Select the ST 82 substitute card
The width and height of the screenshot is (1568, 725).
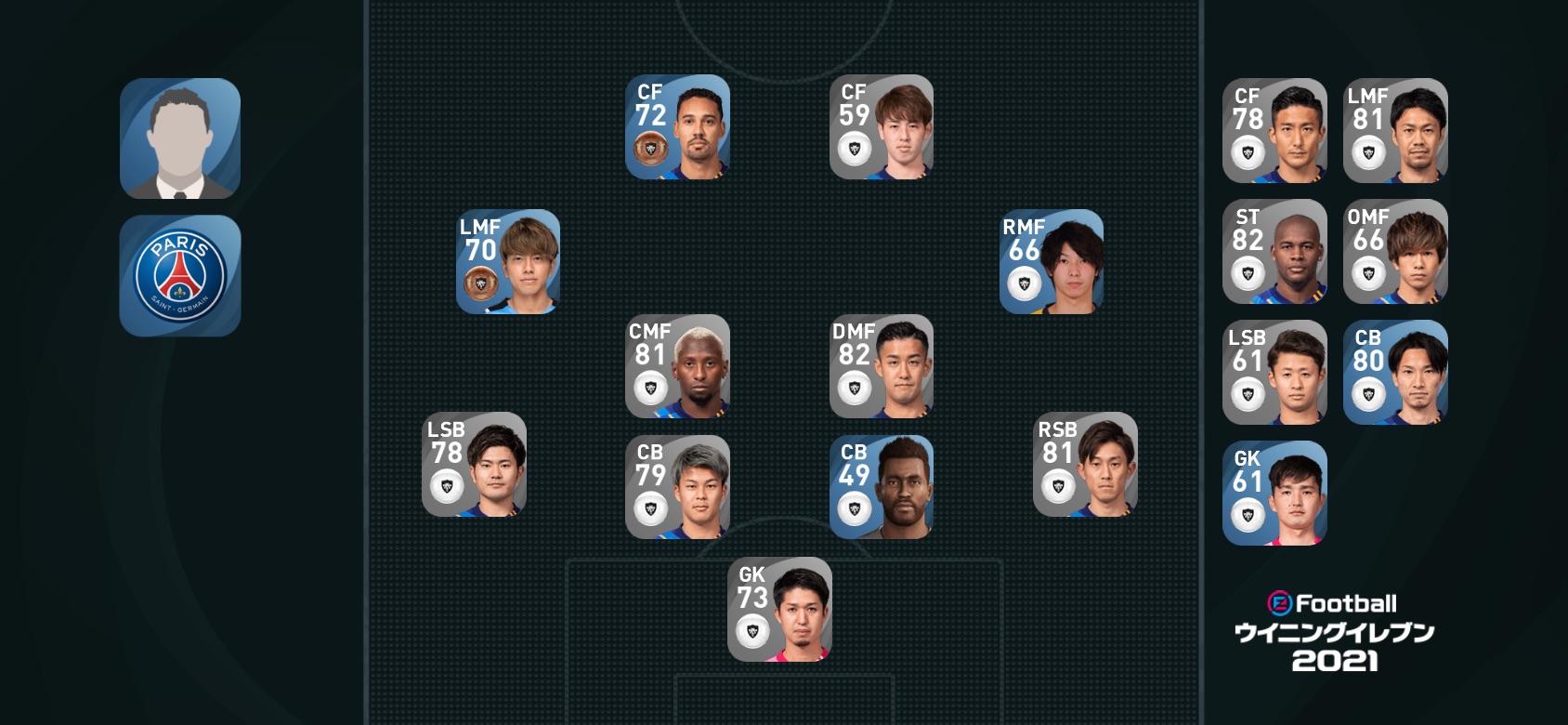point(1274,251)
